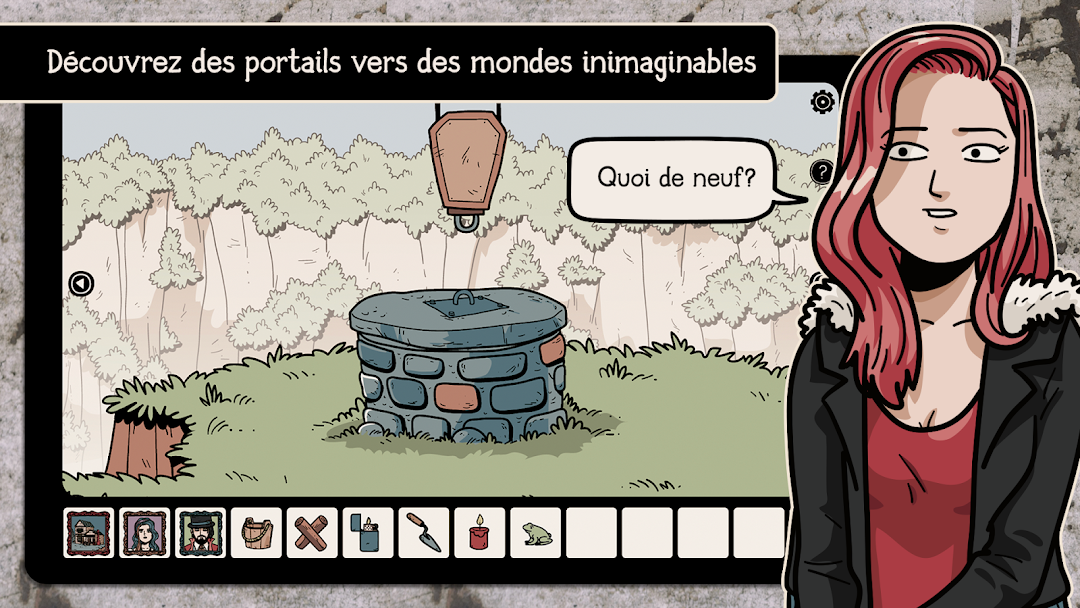The height and width of the screenshot is (608, 1080).
Task: Select the framed house picture in inventory
Action: tap(89, 533)
